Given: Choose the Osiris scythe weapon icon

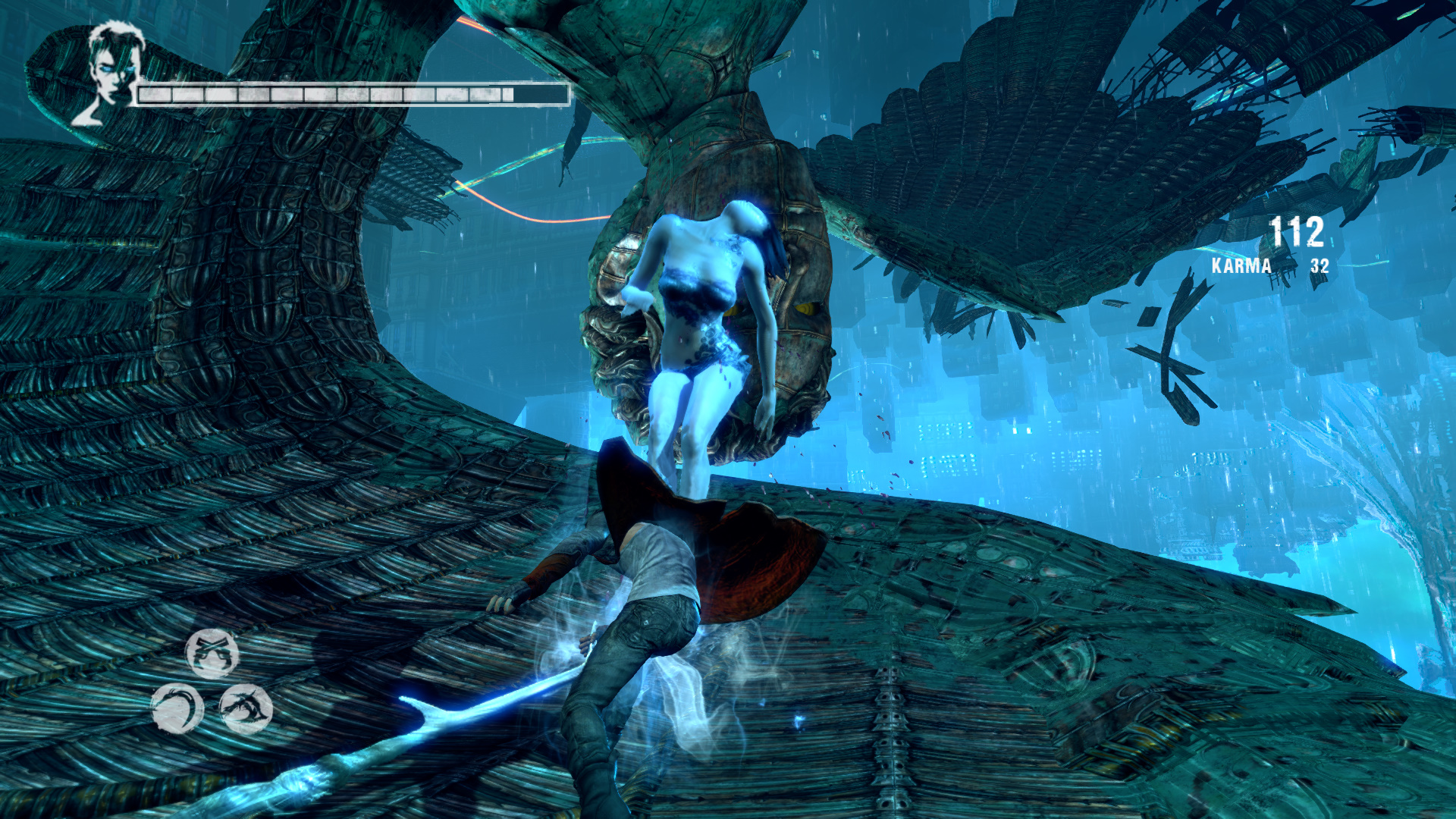Looking at the screenshot, I should pos(177,708).
